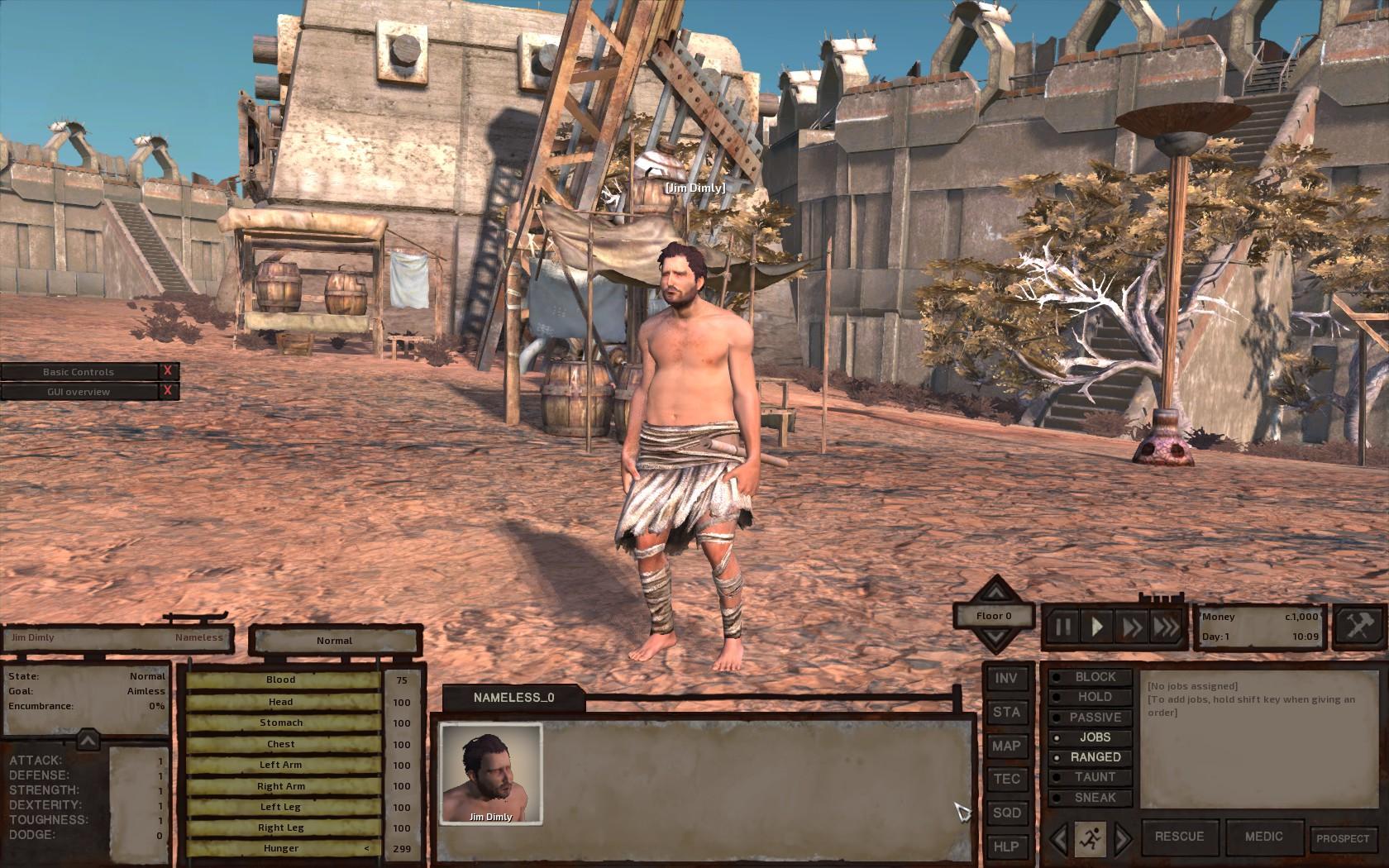Click the Floor down arrow
Viewport: 1389px width, 868px height.
point(995,637)
